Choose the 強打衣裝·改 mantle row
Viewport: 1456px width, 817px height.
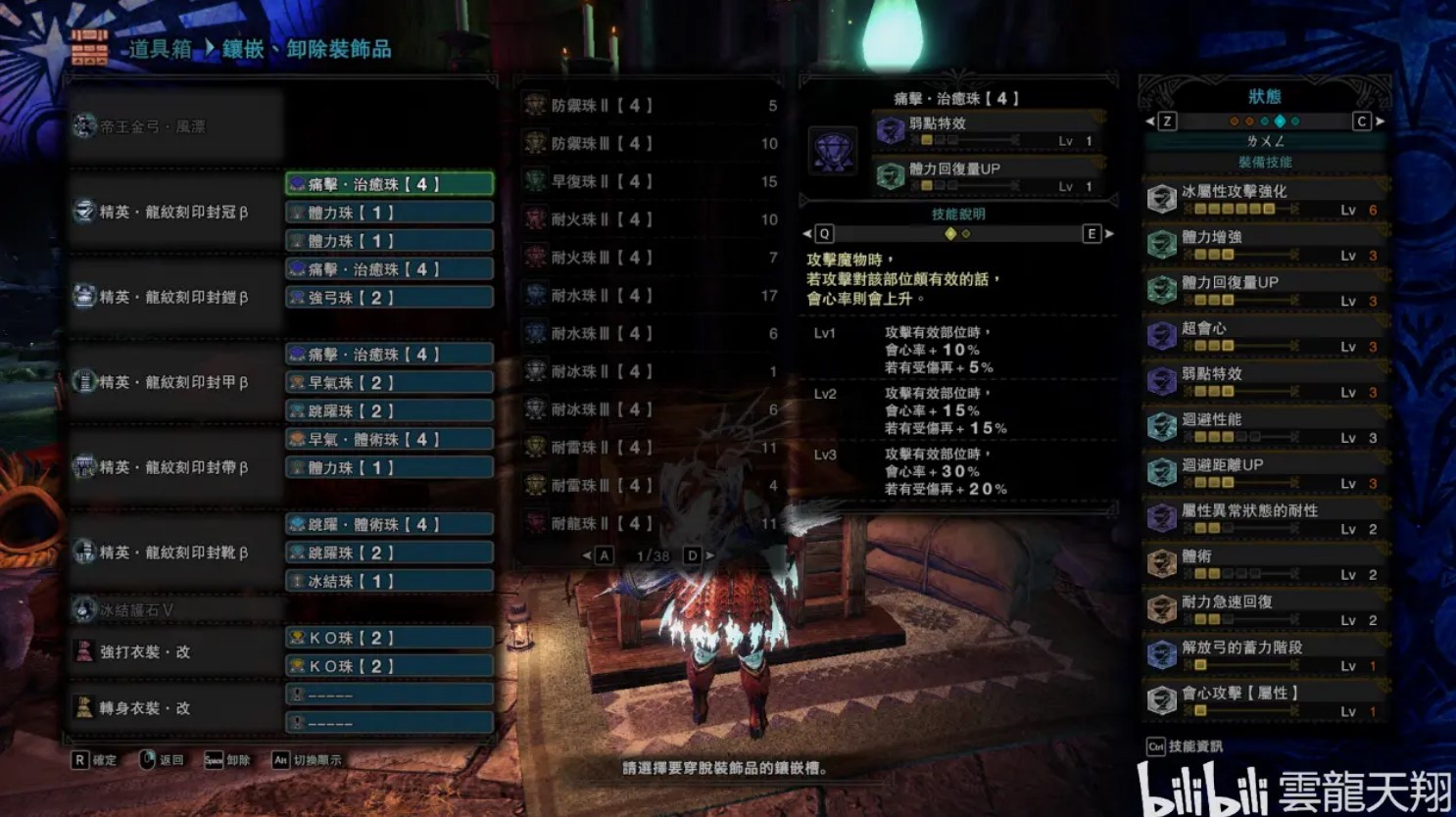(176, 652)
